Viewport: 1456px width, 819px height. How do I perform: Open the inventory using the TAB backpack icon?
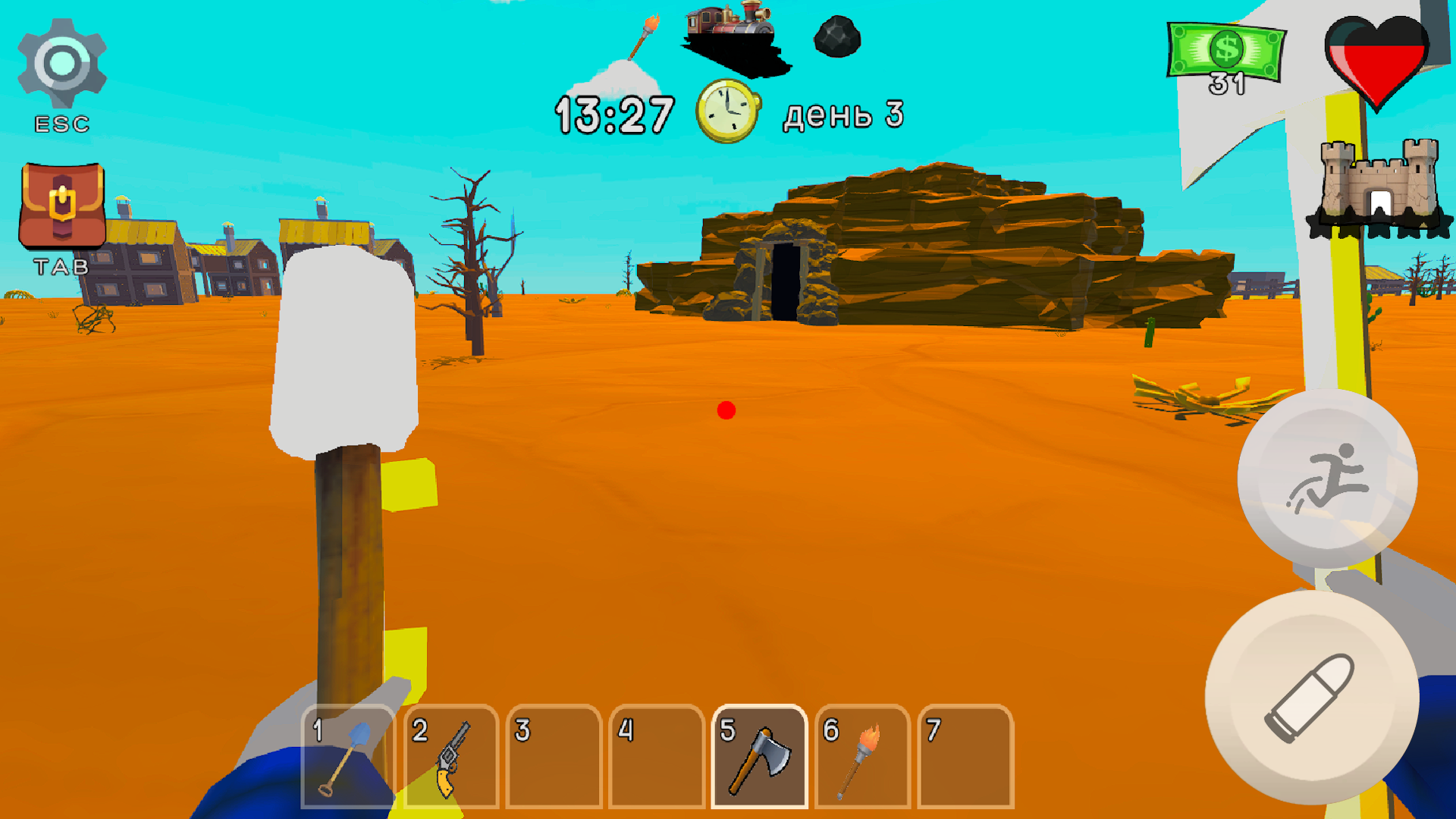click(61, 205)
